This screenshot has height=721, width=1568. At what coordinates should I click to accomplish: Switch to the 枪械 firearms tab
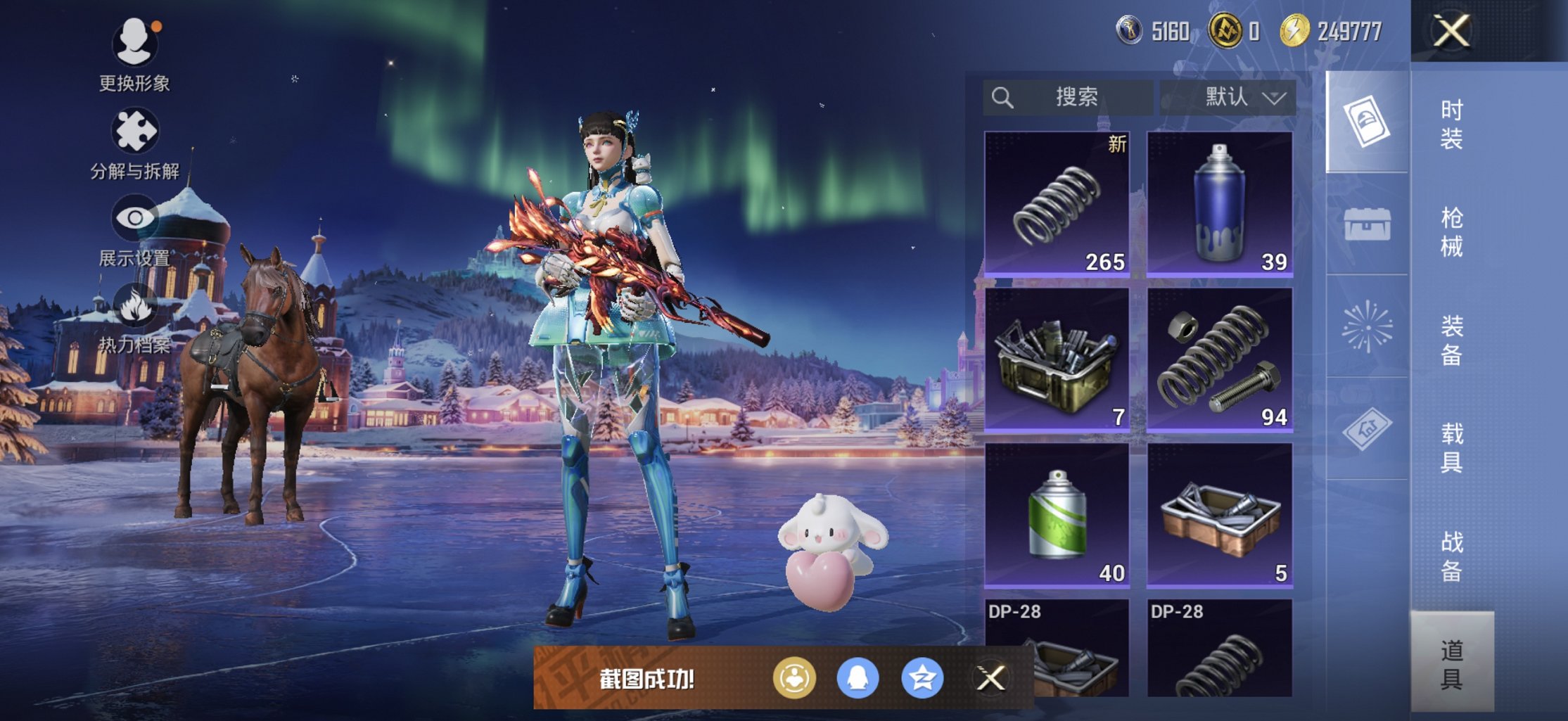pyautogui.click(x=1451, y=232)
